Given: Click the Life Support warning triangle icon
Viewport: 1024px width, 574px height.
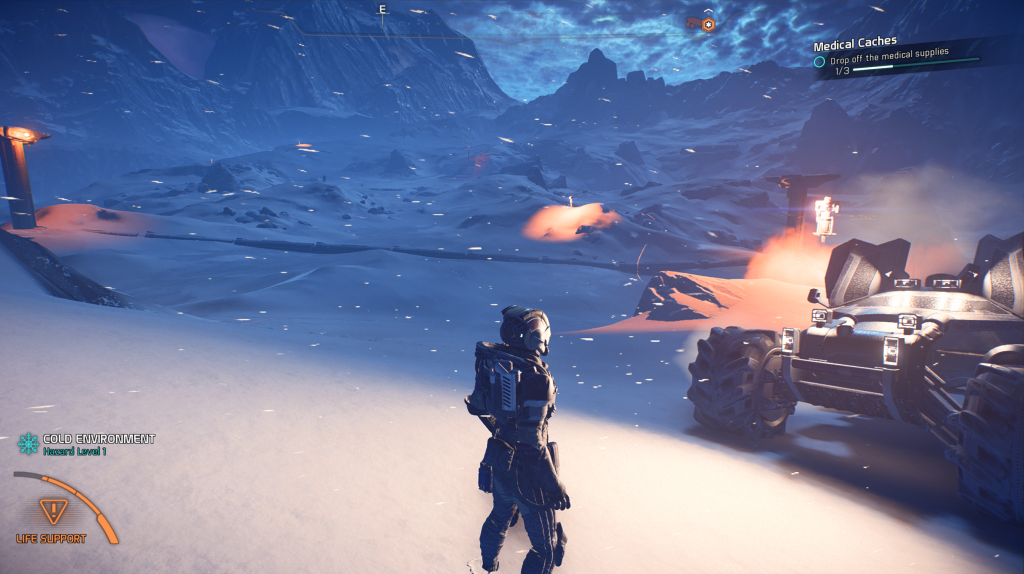Looking at the screenshot, I should (x=51, y=511).
